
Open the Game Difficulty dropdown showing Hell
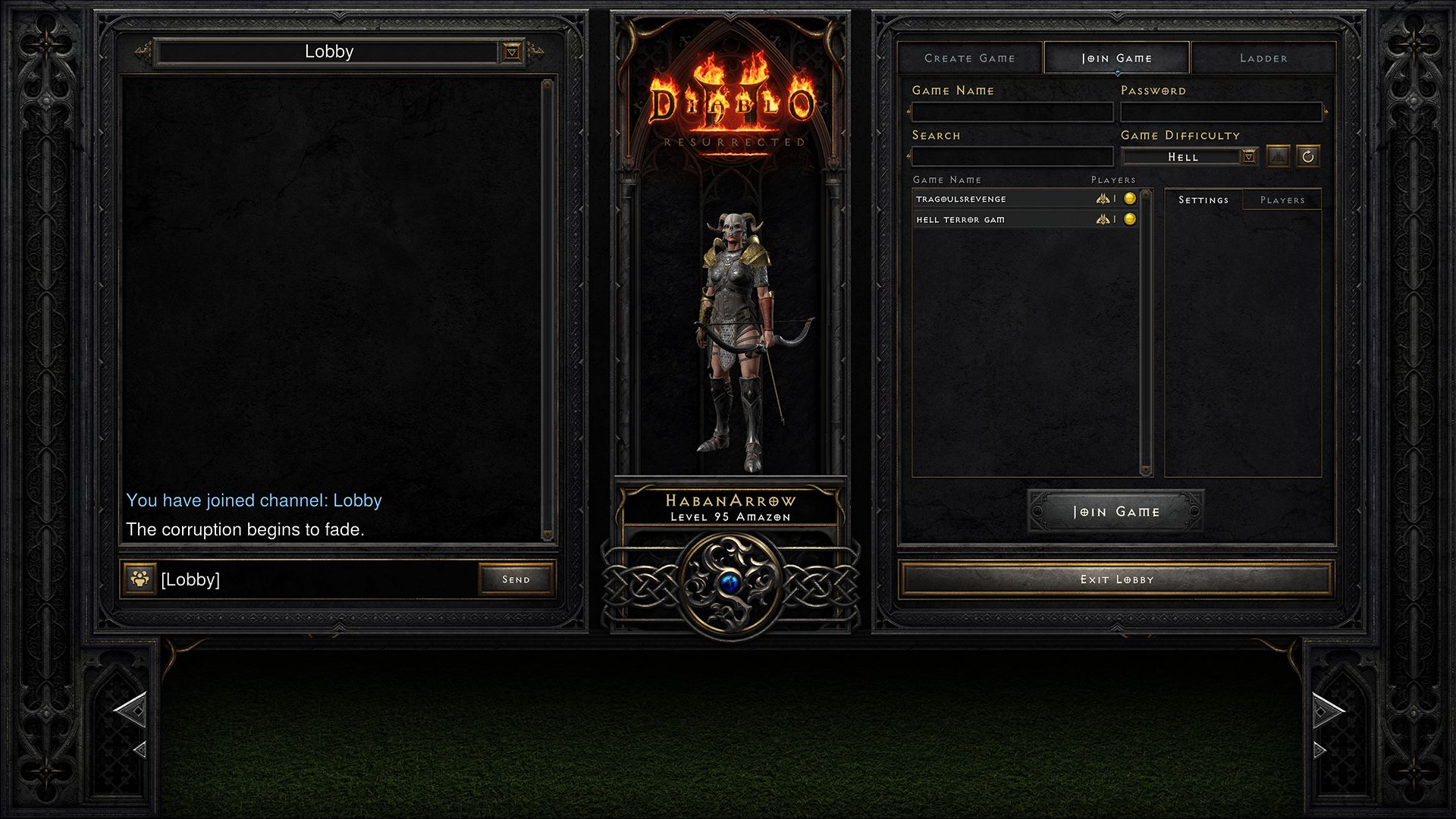1249,157
